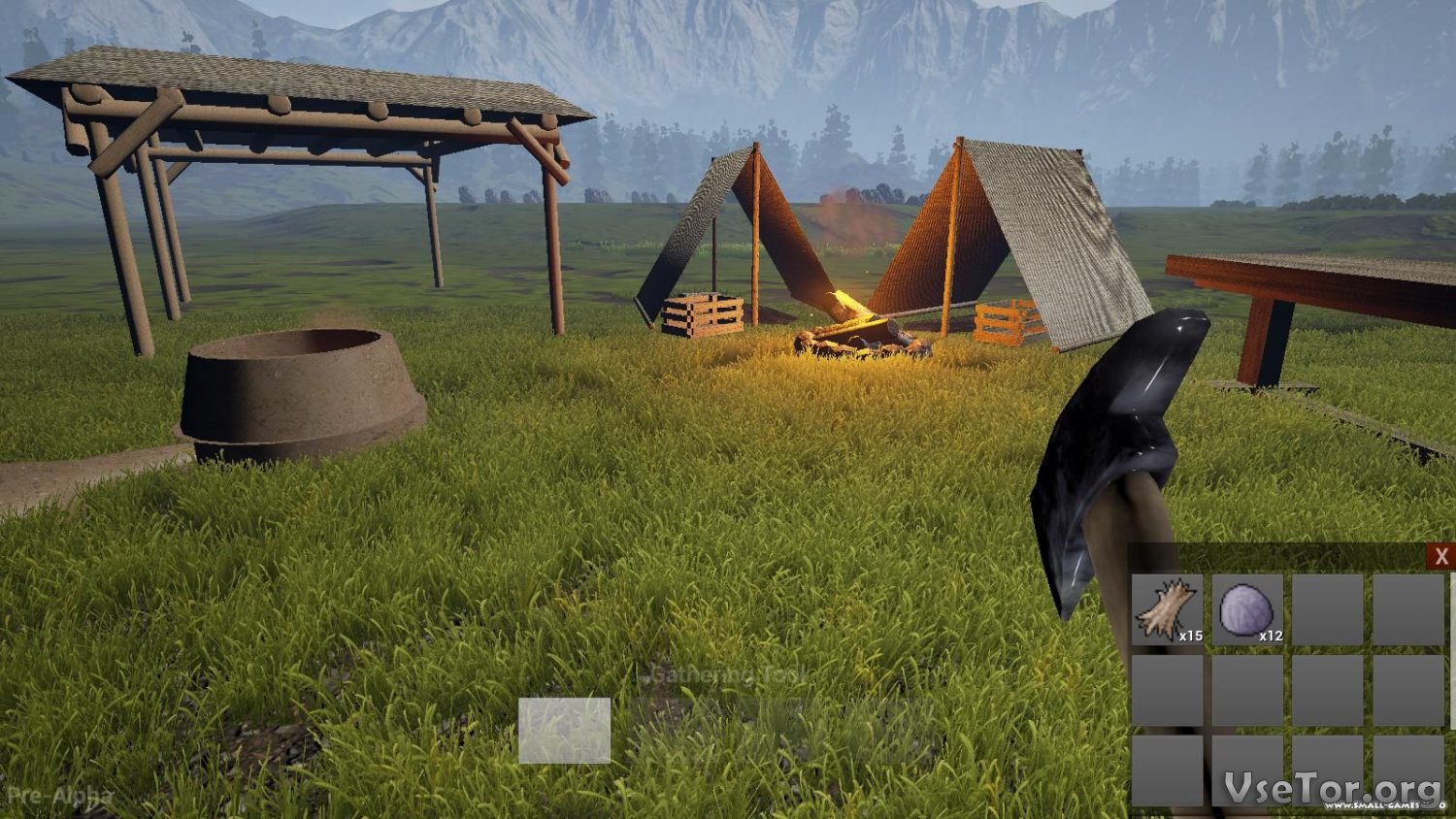Select the wood sticks x15 inventory slot

click(1168, 609)
